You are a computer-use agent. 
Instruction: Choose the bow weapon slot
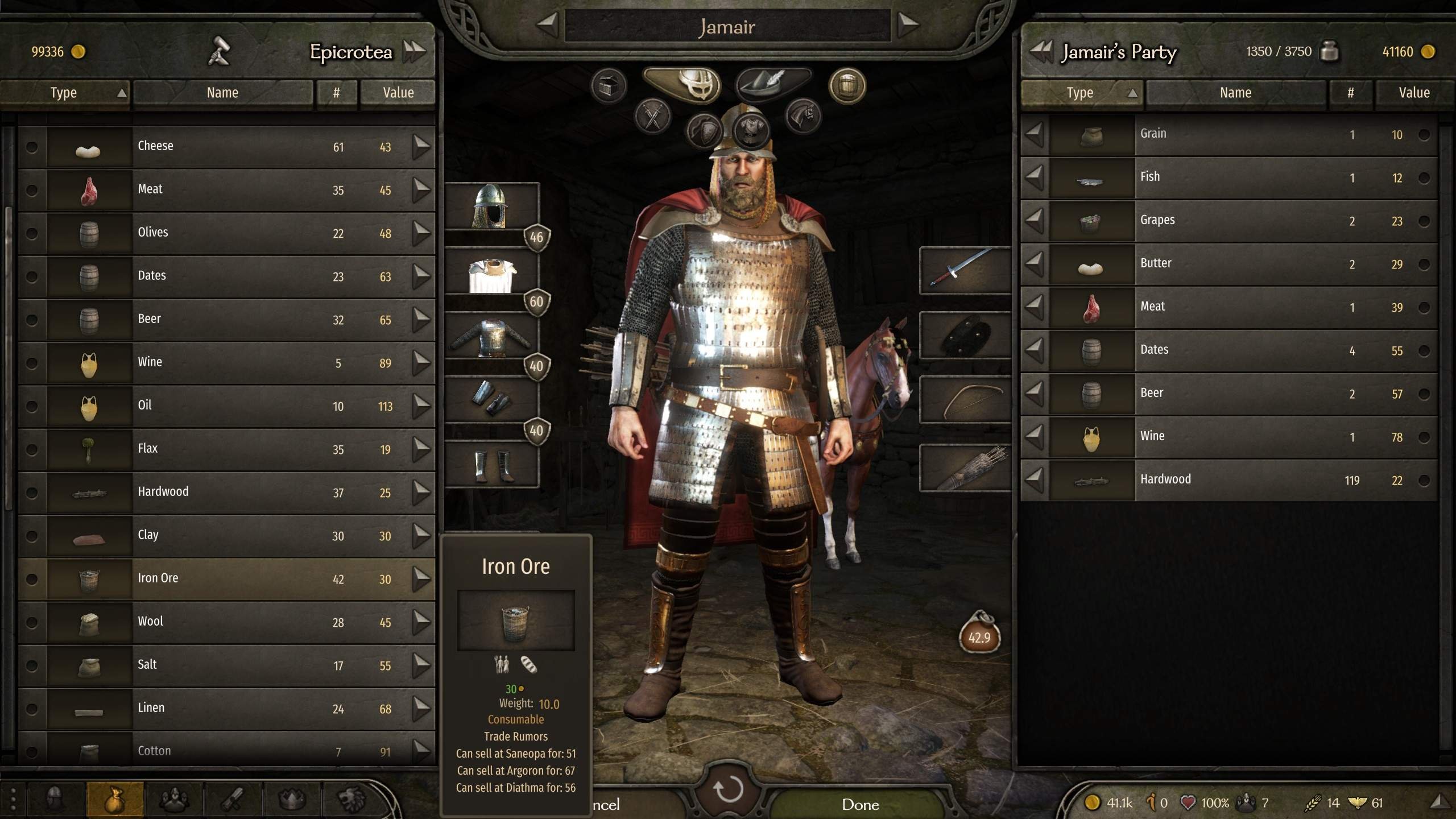[965, 399]
